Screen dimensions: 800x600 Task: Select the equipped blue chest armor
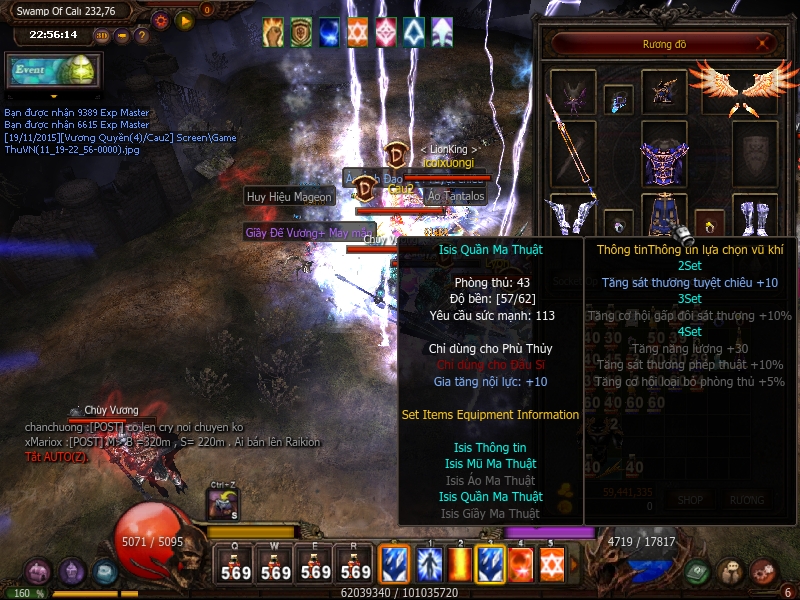(663, 158)
